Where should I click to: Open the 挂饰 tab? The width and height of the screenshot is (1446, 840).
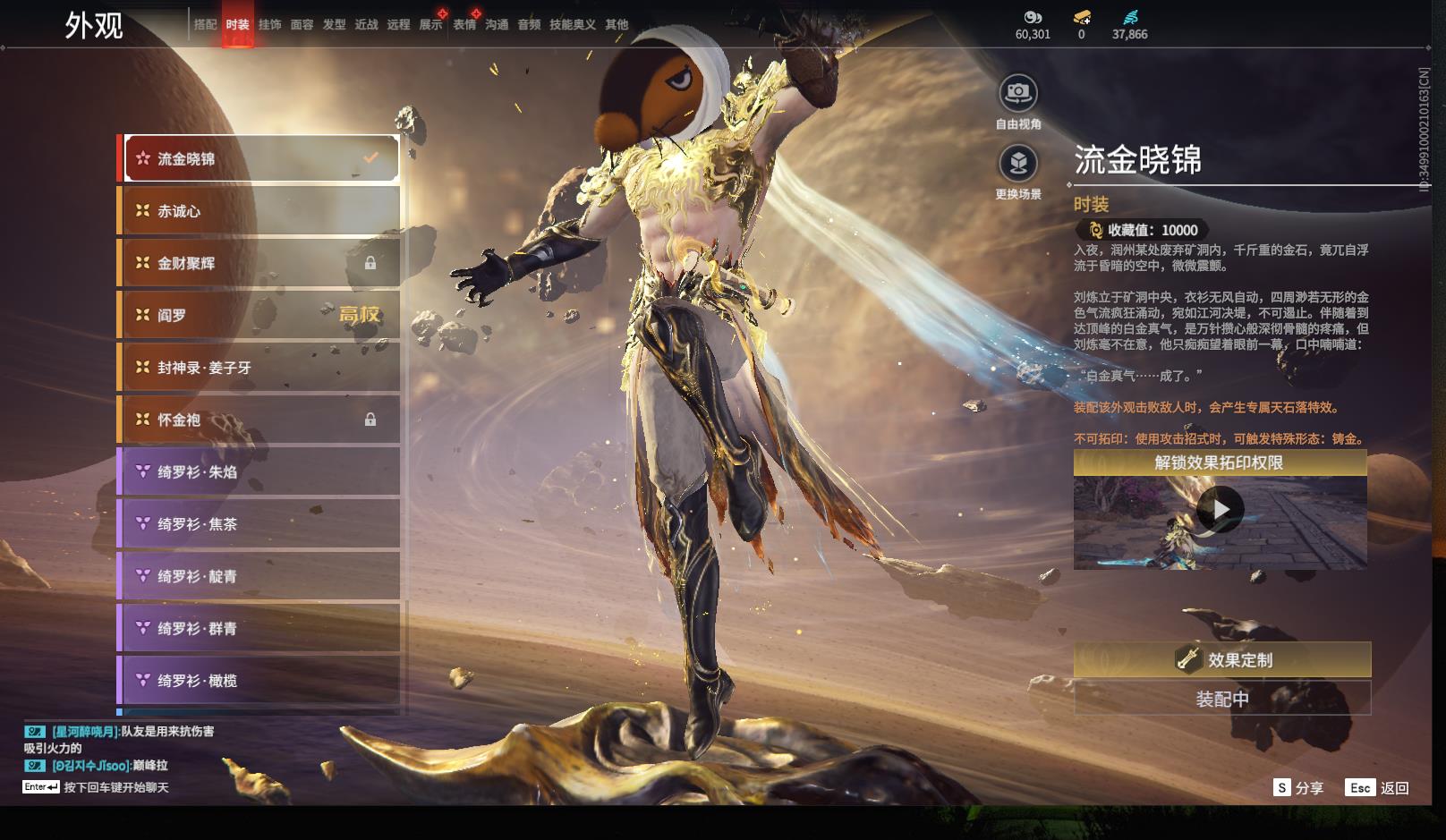pyautogui.click(x=269, y=25)
